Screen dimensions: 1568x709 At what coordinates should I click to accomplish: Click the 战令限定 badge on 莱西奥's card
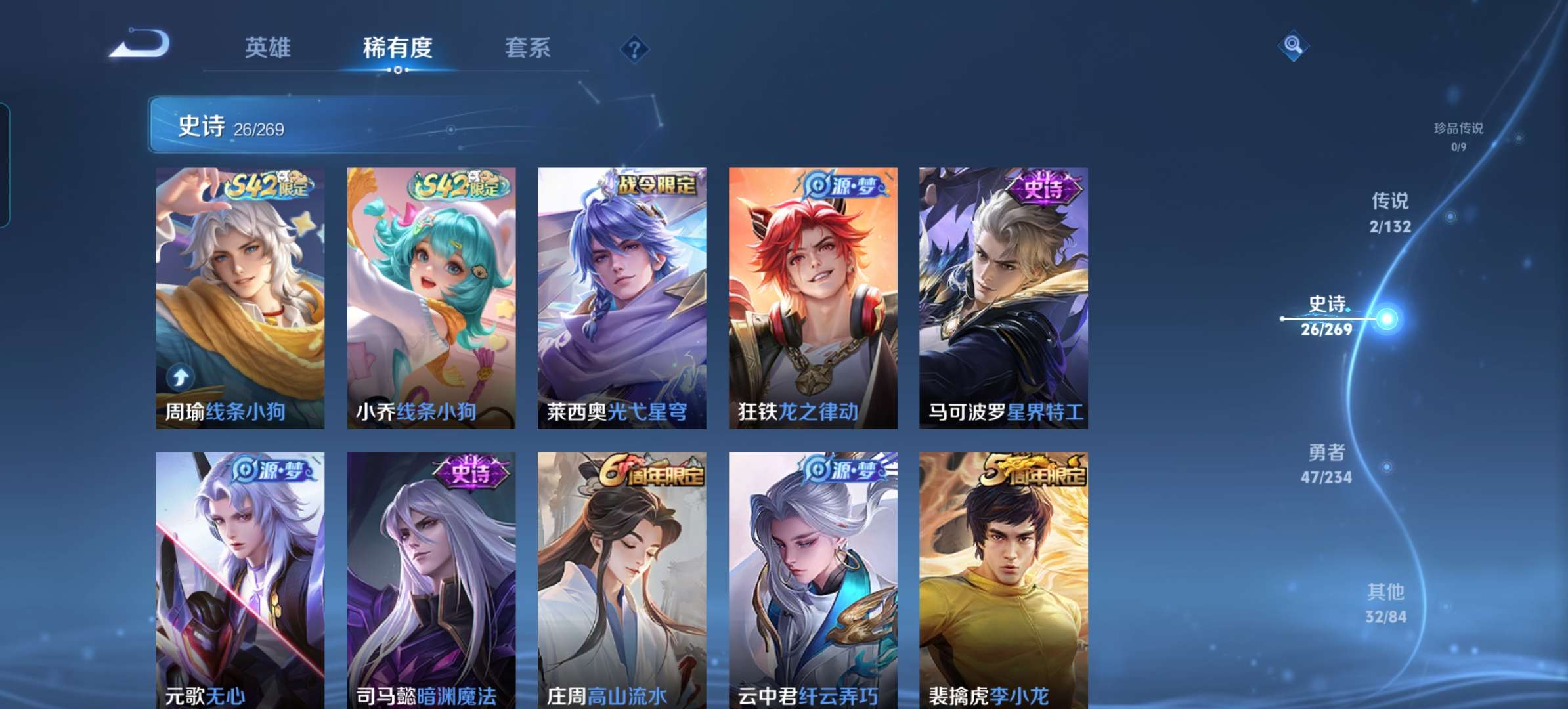pos(652,184)
